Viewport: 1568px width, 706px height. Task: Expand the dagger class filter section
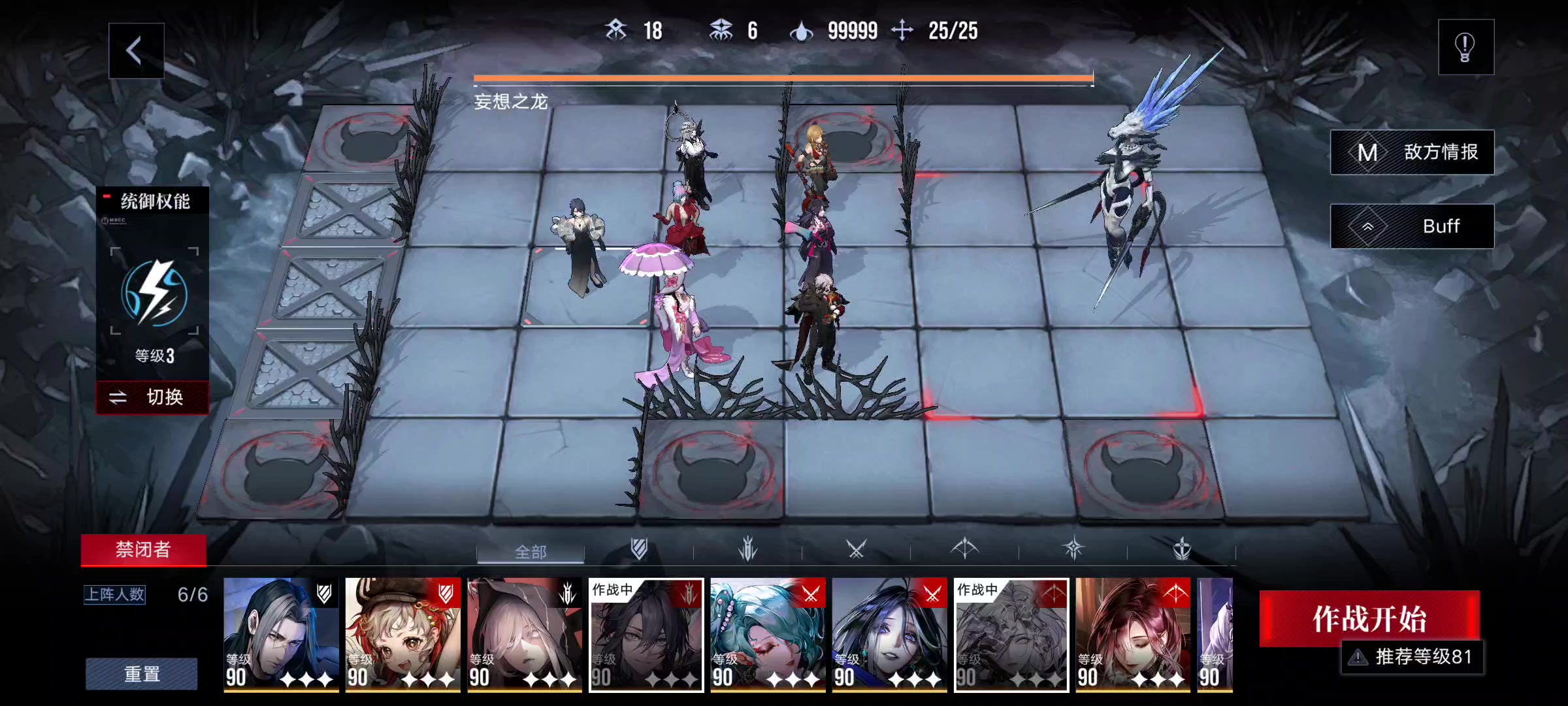(x=748, y=551)
